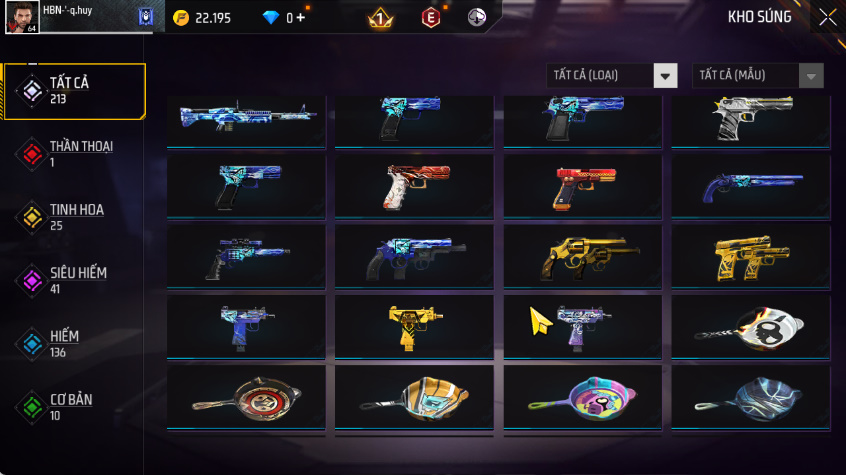Select the pink and blue pan skin

coord(582,396)
